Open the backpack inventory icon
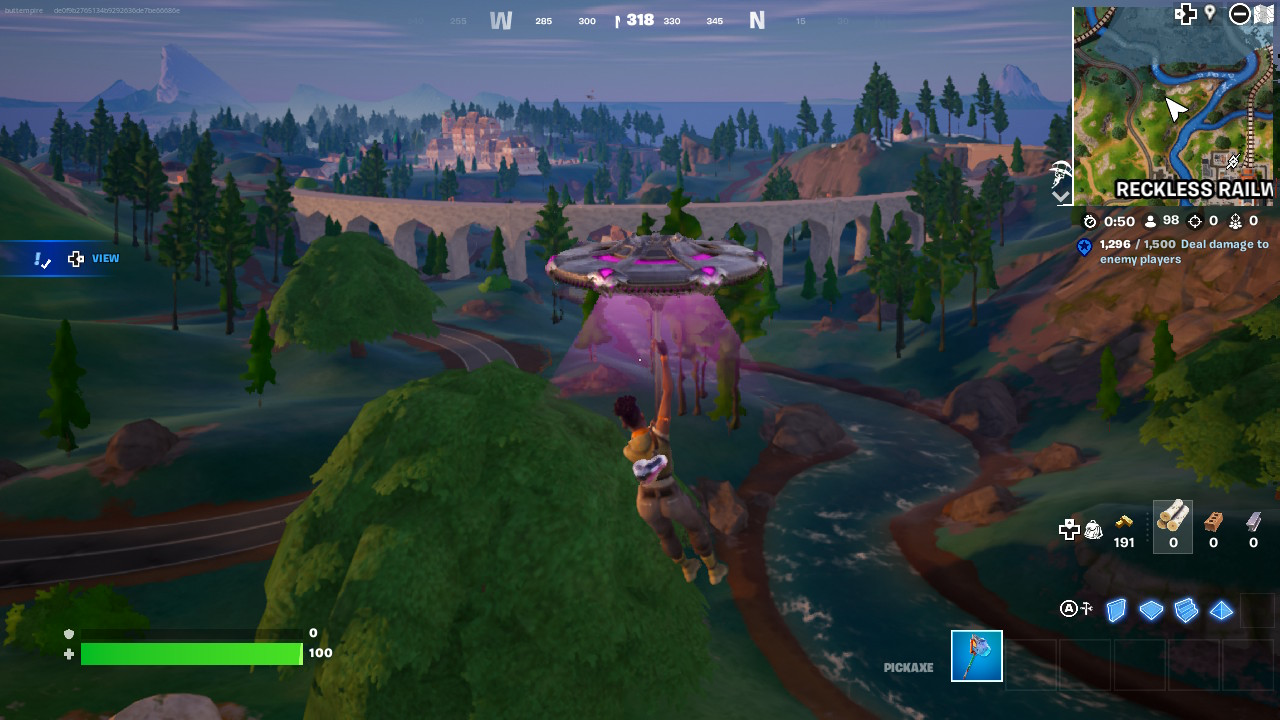The width and height of the screenshot is (1280, 720). [x=1094, y=529]
